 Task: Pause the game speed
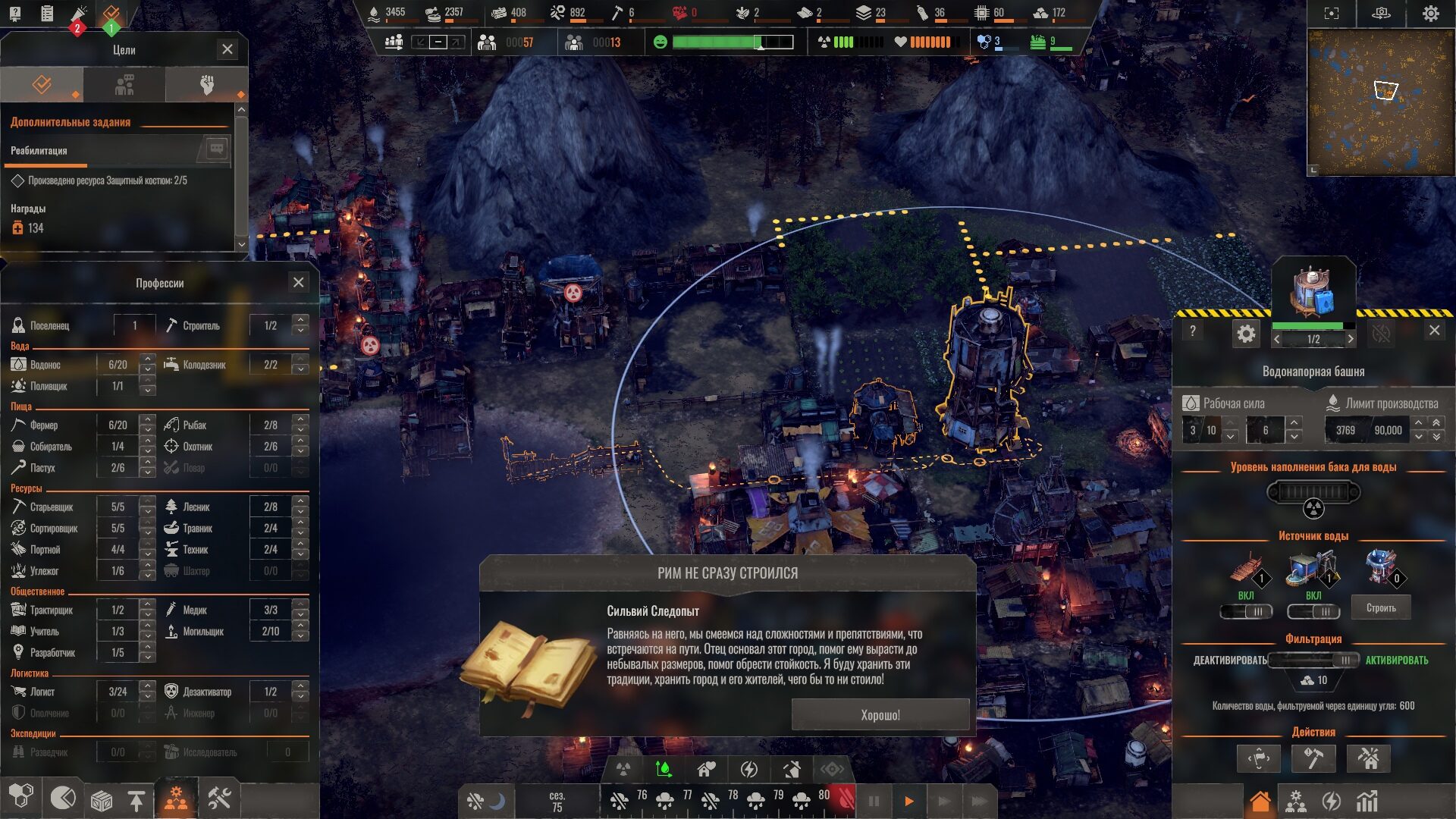point(874,801)
